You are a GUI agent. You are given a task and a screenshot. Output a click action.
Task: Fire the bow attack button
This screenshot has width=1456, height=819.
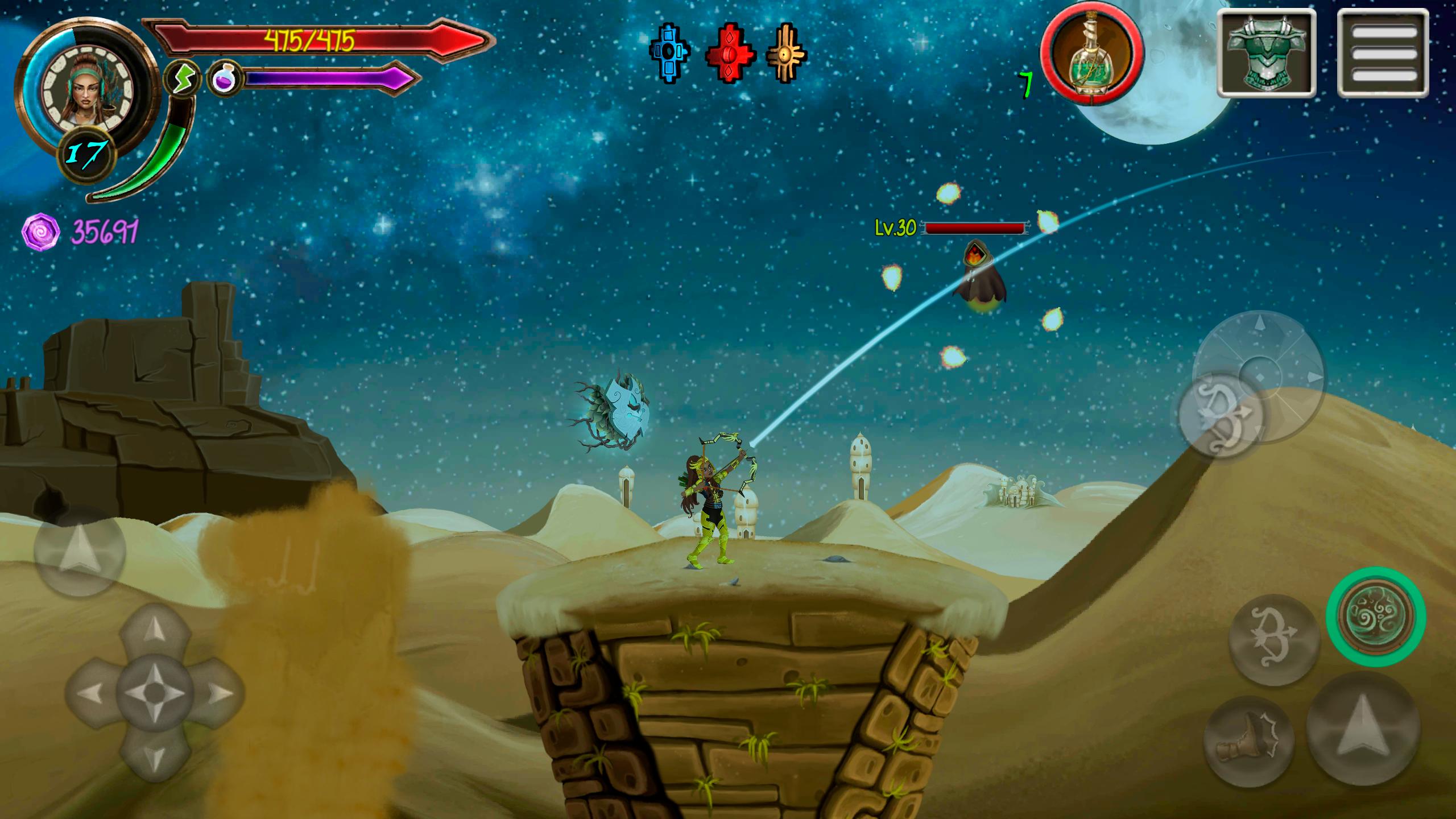[x=1275, y=640]
